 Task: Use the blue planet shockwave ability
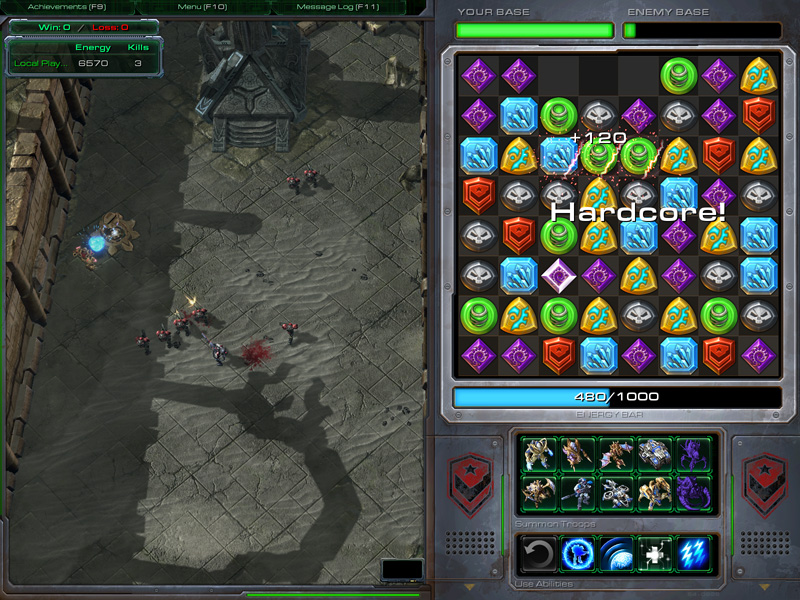[x=616, y=553]
